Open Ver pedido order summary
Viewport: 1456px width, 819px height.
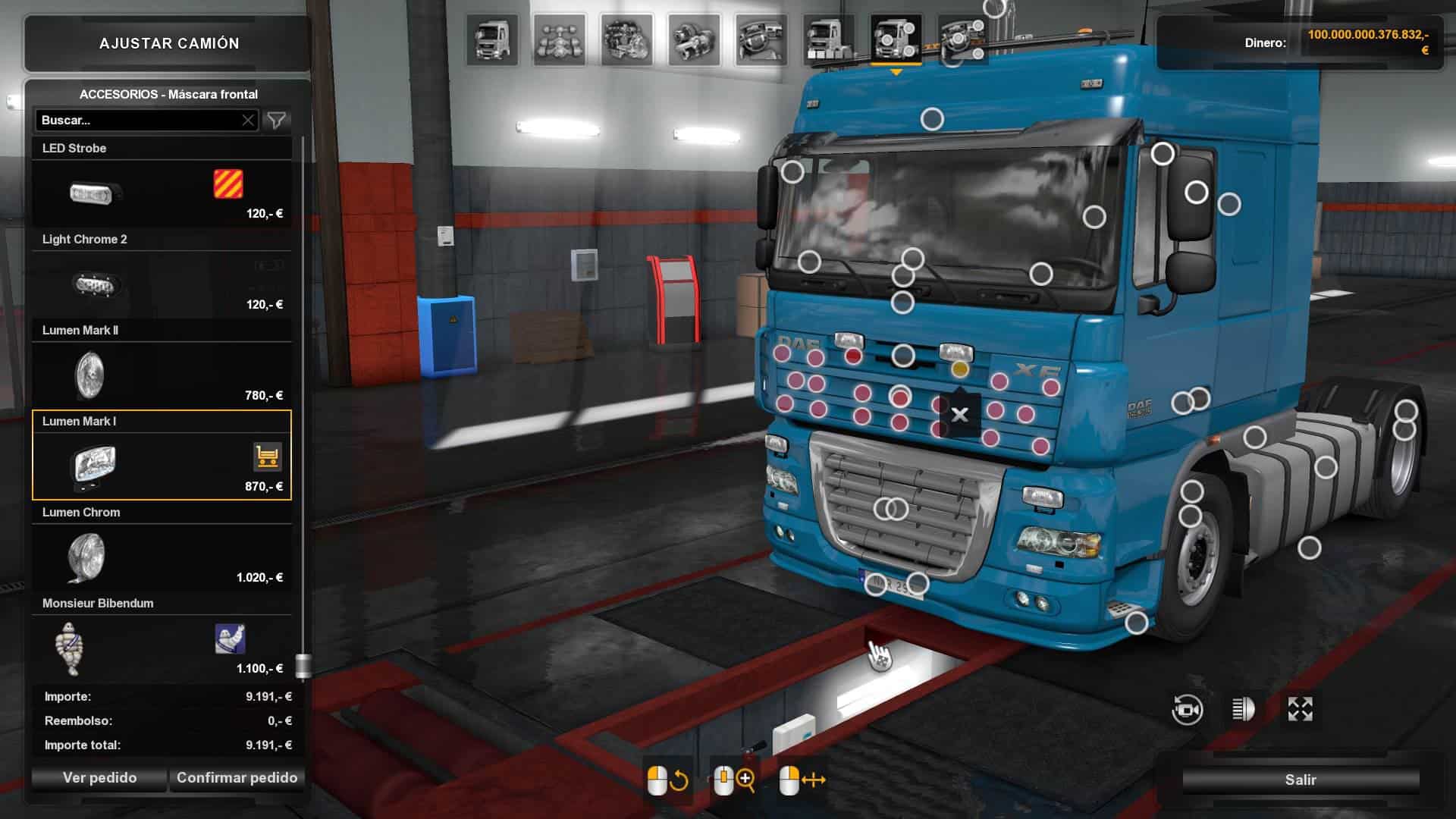click(99, 778)
